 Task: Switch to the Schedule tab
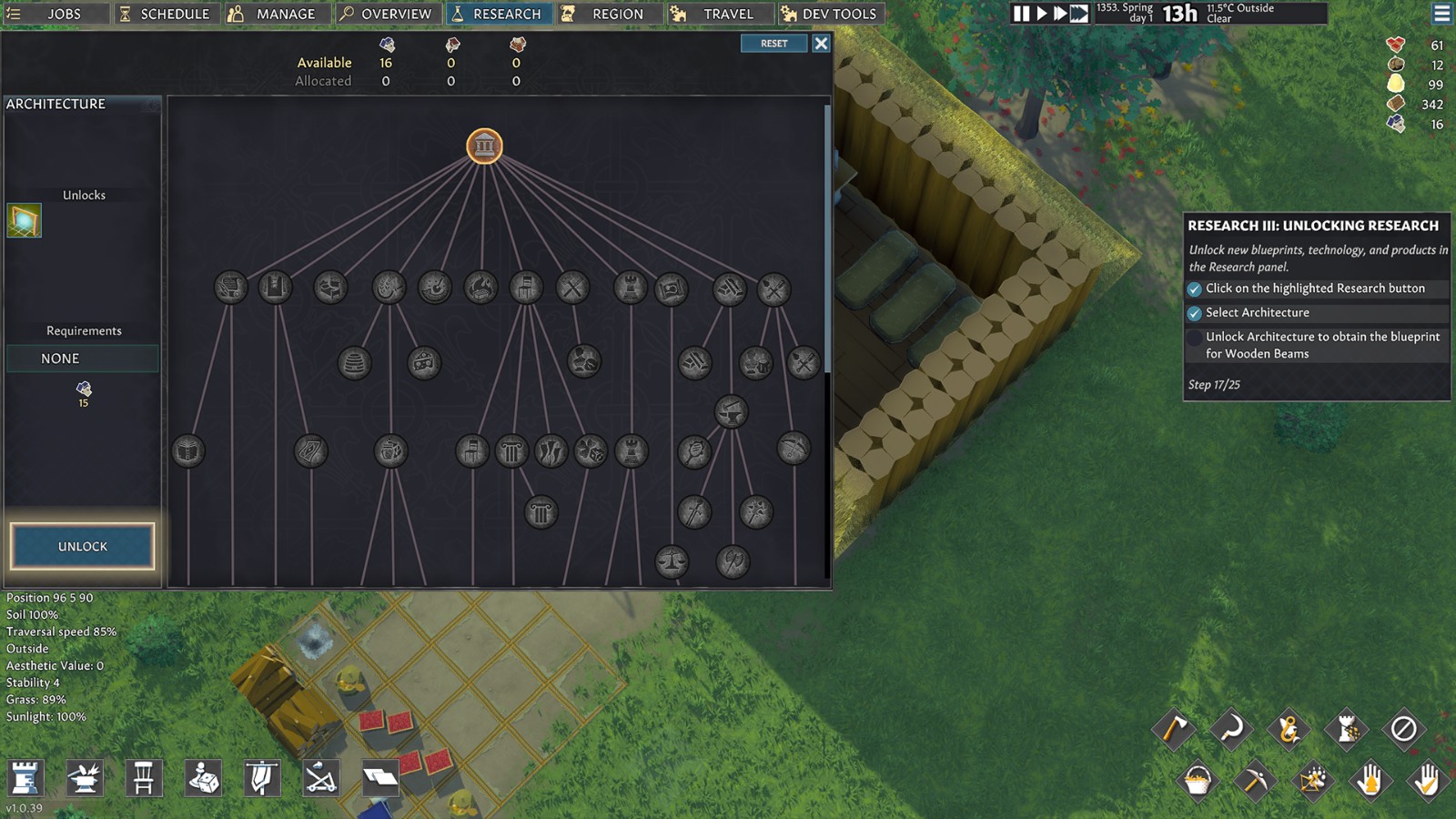tap(165, 14)
